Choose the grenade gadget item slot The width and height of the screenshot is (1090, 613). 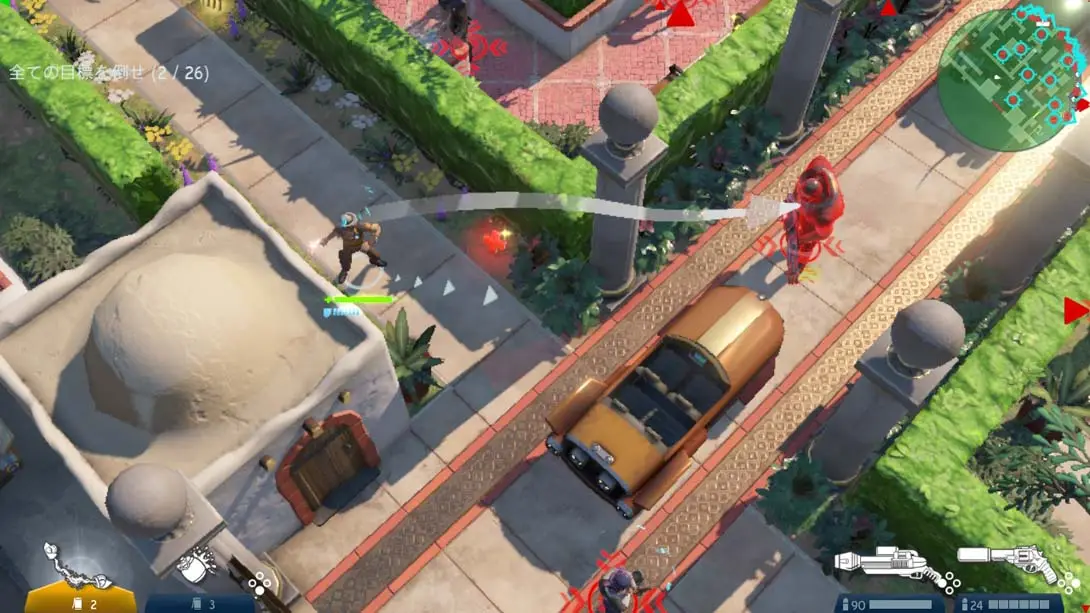coord(198,566)
